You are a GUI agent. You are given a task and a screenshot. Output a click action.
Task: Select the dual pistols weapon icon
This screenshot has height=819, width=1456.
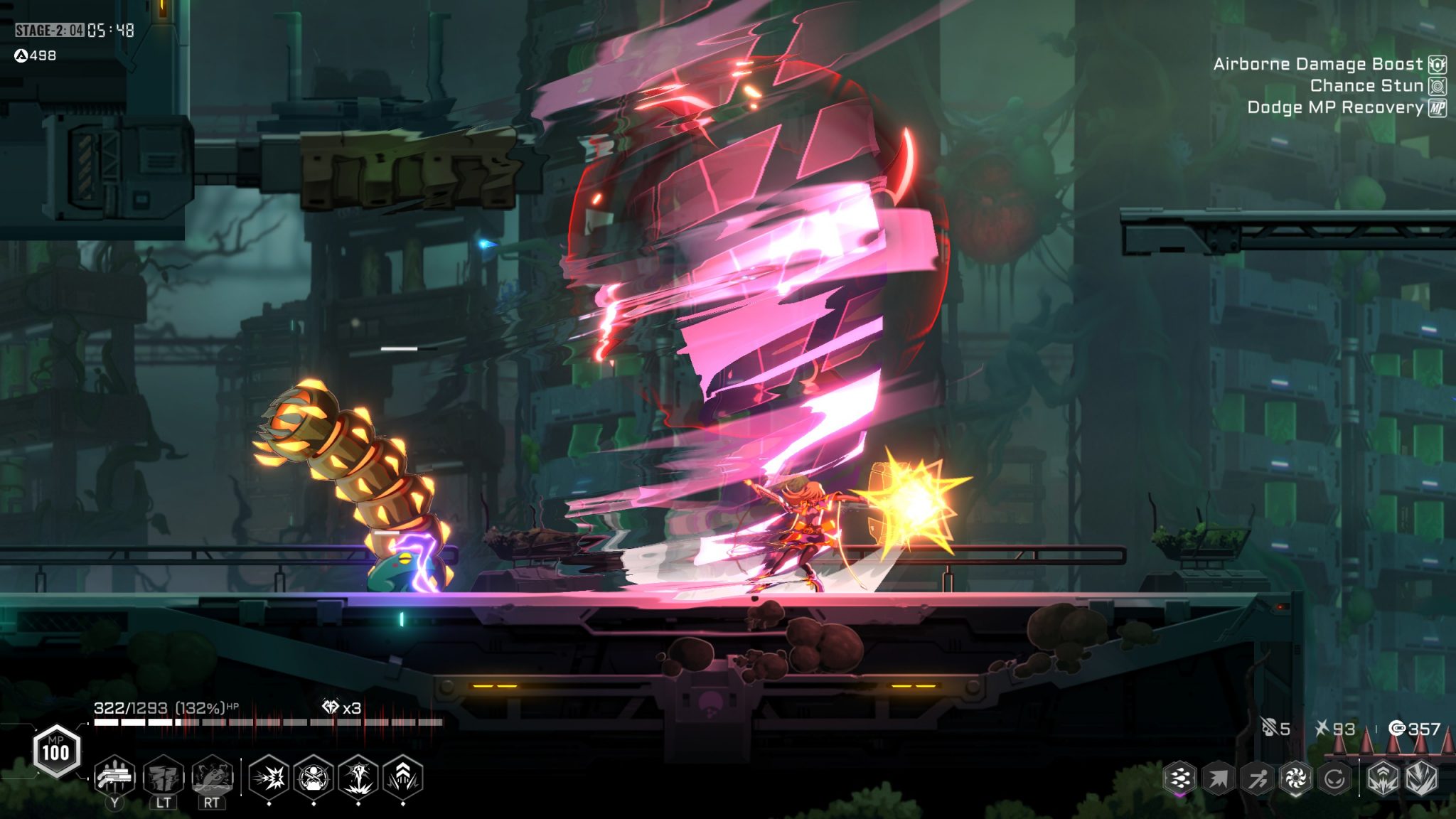click(114, 776)
